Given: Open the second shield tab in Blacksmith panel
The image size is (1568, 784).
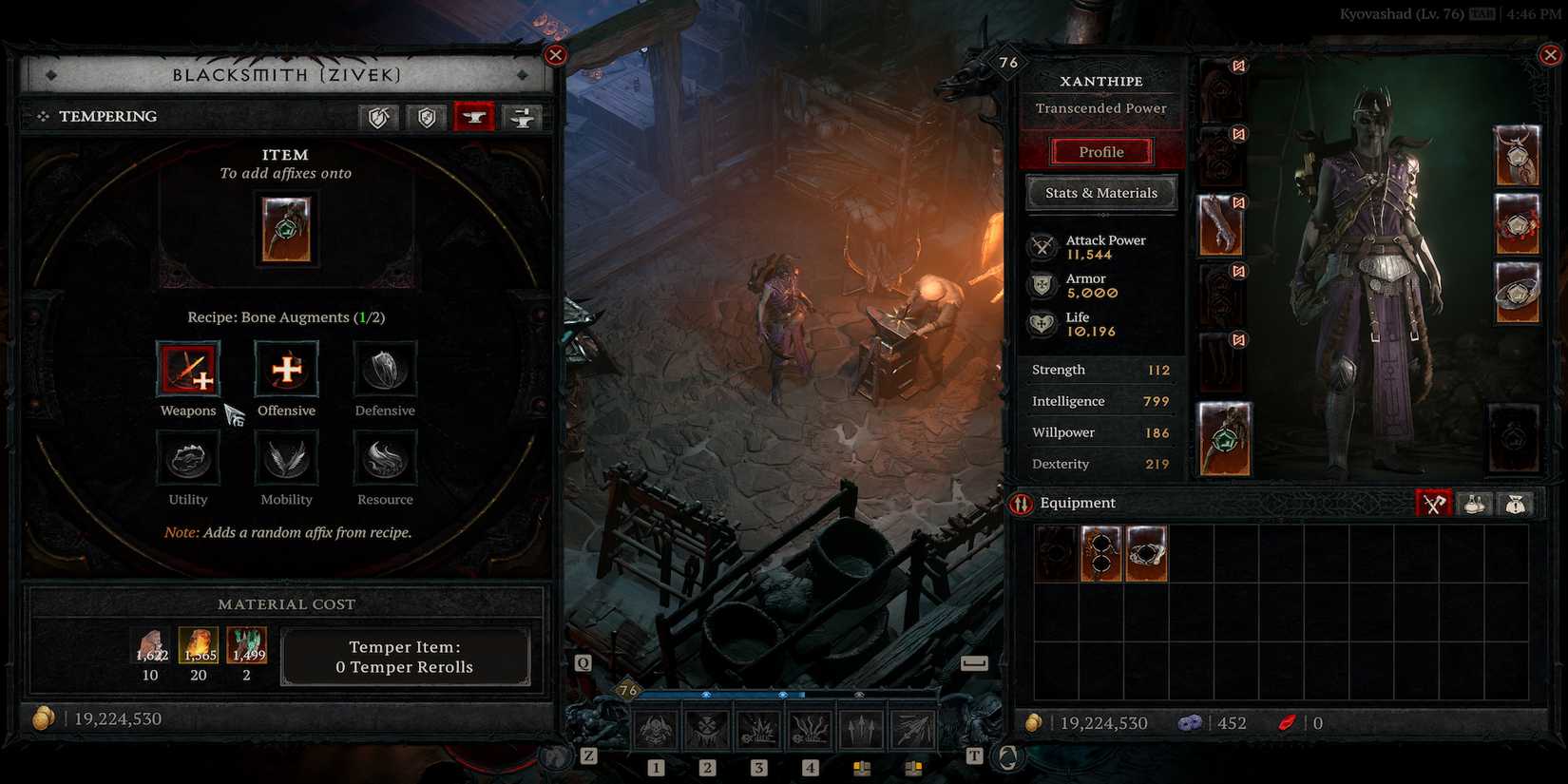Looking at the screenshot, I should click(426, 117).
